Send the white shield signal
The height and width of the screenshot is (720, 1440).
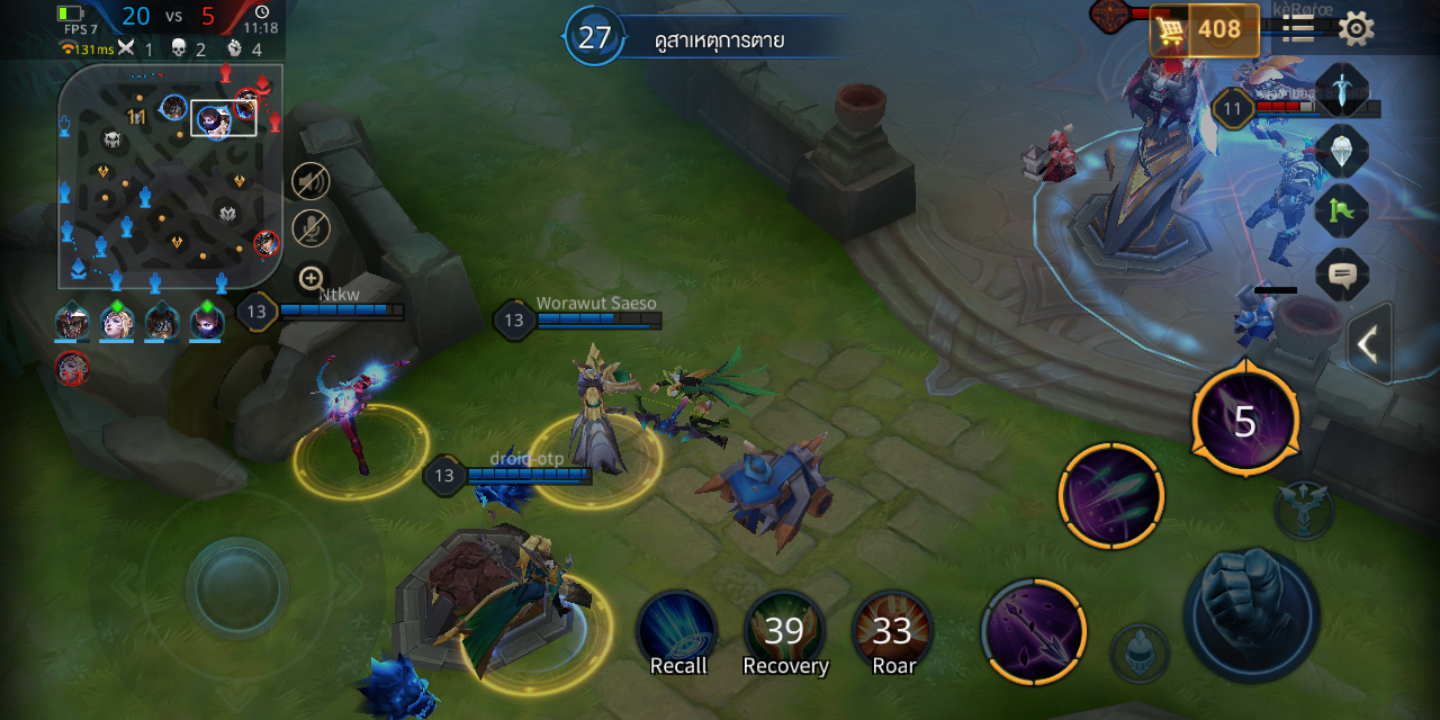1341,151
